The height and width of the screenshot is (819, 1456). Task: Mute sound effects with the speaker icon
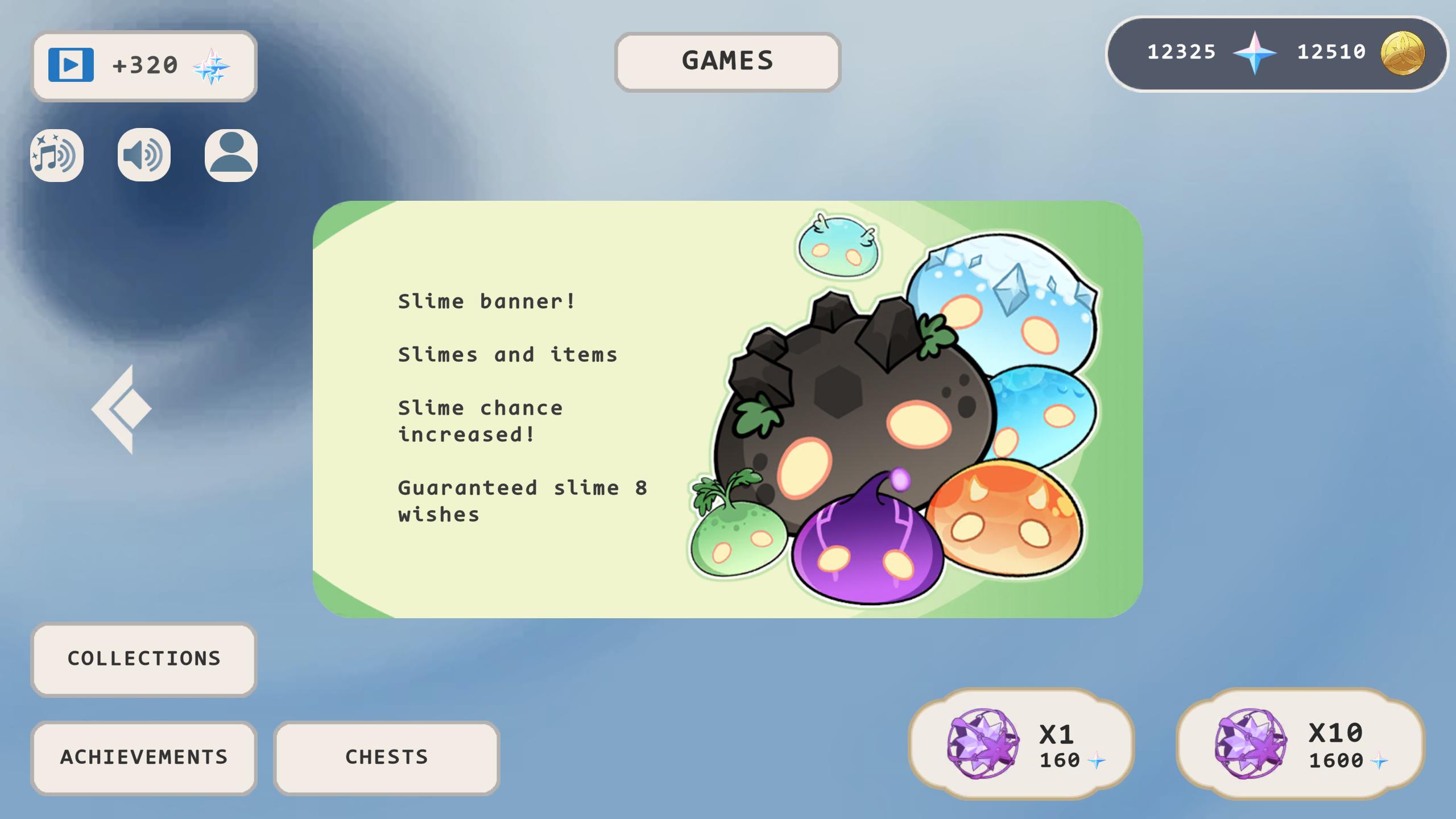click(x=143, y=156)
